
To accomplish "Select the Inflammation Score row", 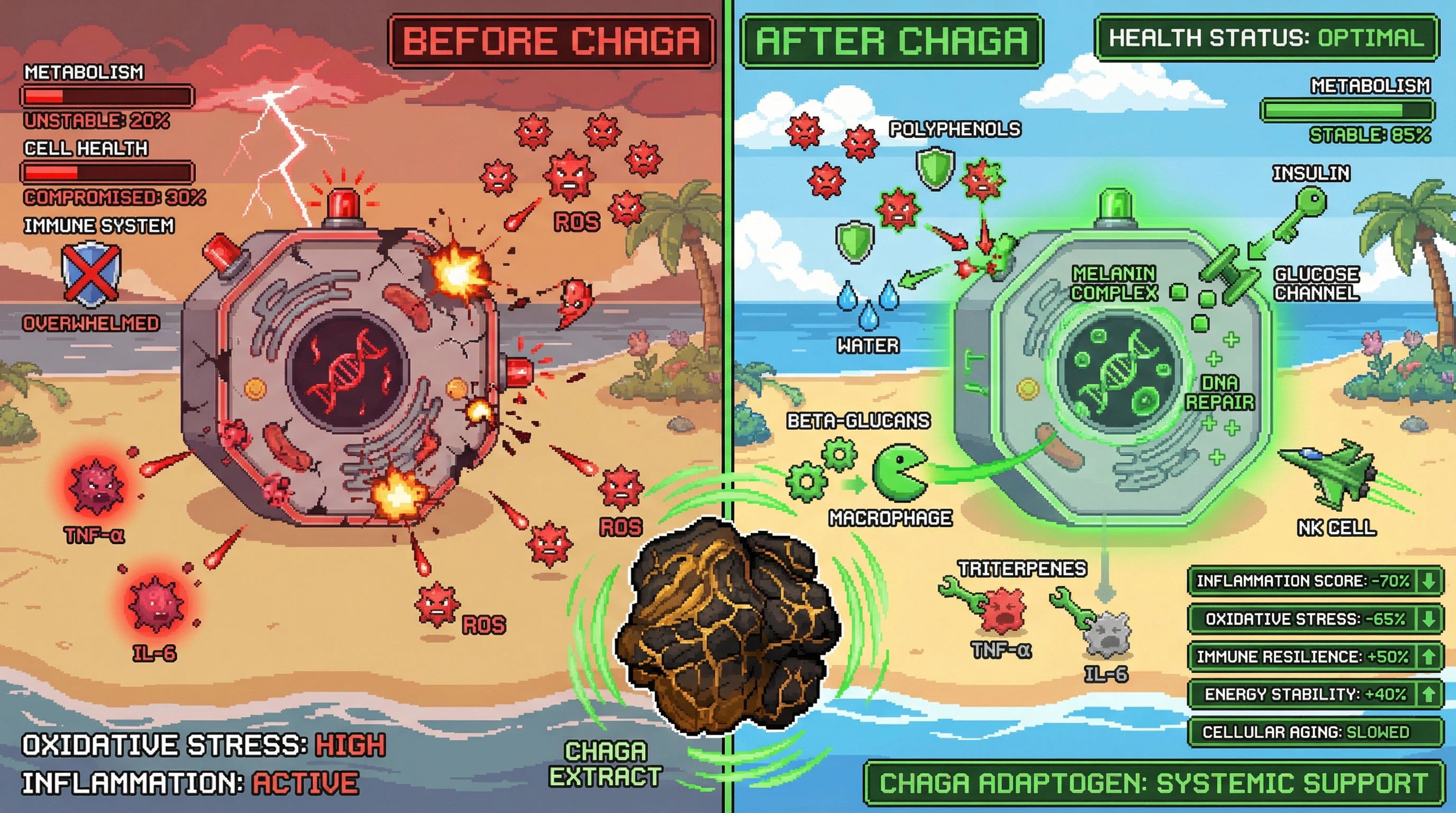I will (x=1315, y=581).
